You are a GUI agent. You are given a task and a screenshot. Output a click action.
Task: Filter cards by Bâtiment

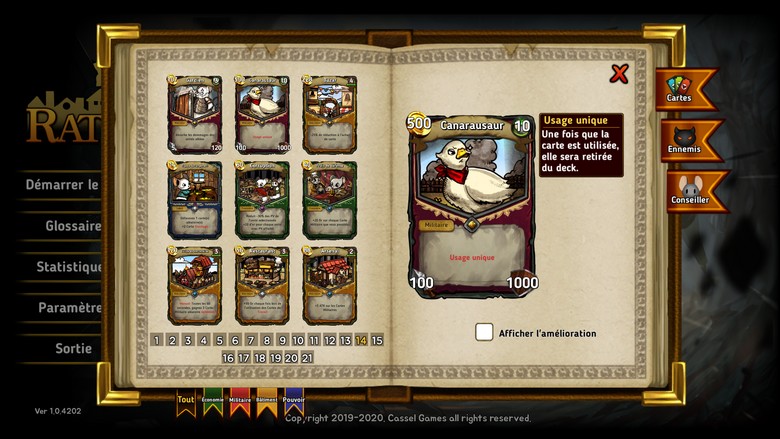(x=267, y=399)
